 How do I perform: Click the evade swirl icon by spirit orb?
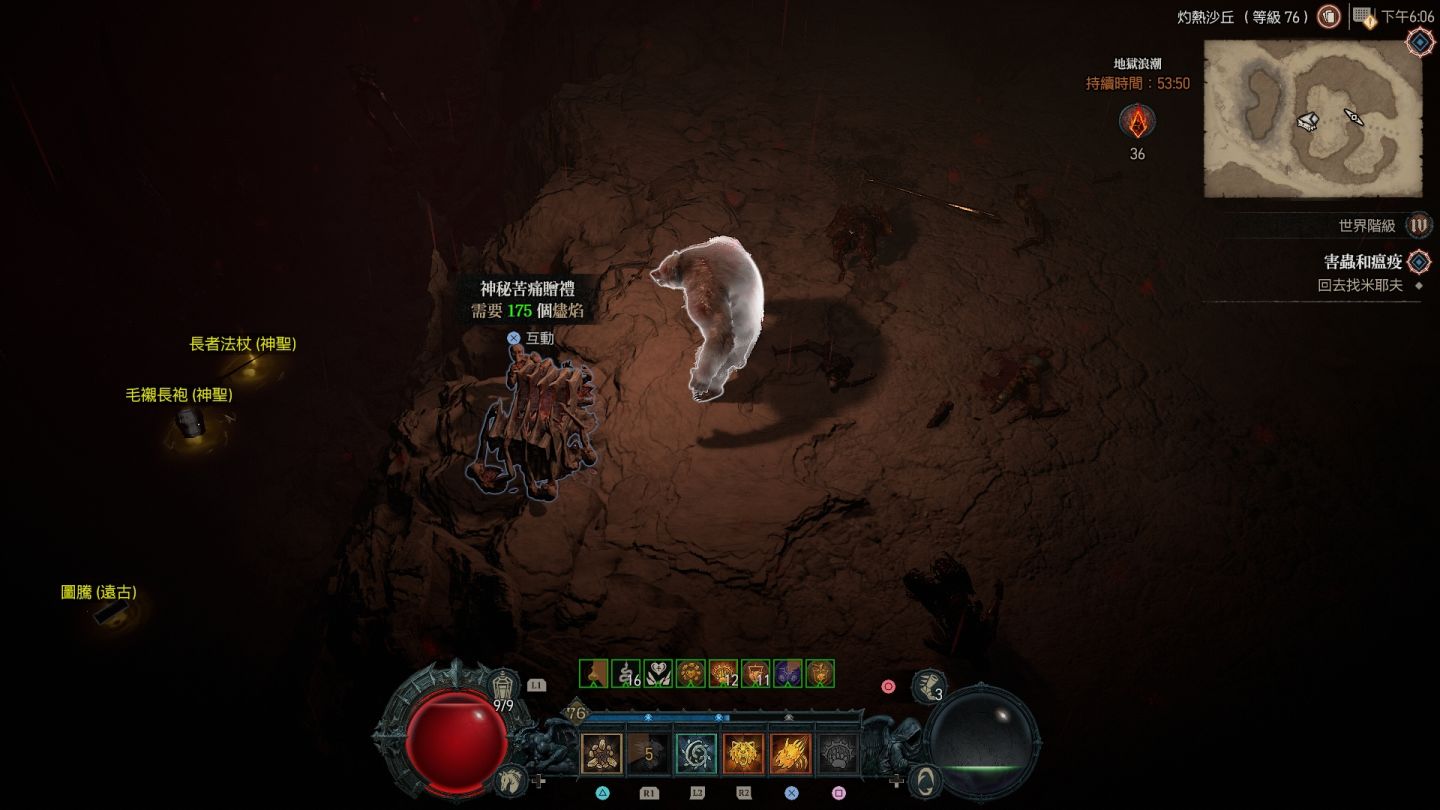pos(927,779)
